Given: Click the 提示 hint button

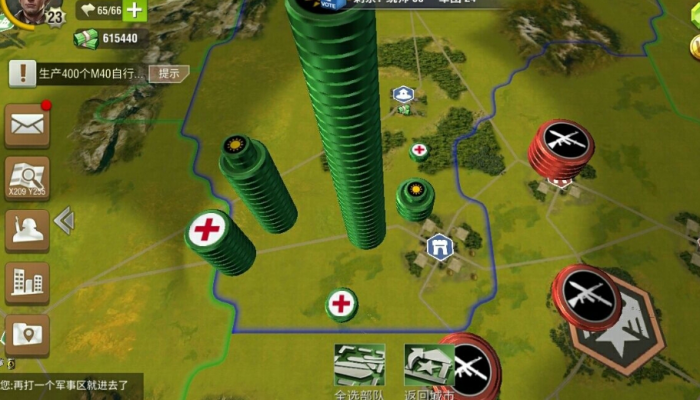Looking at the screenshot, I should pos(169,73).
